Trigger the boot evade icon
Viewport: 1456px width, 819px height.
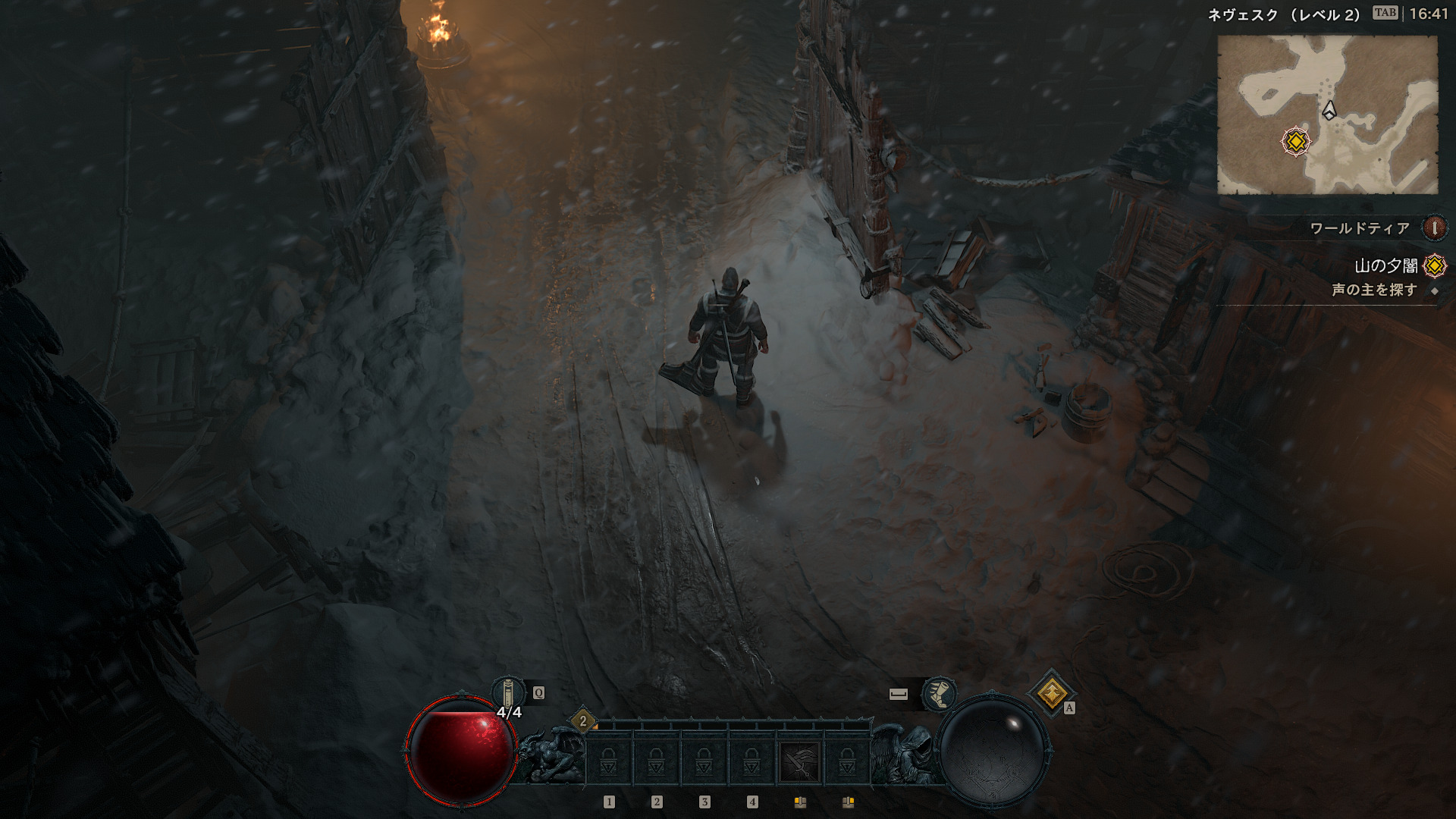click(x=938, y=694)
